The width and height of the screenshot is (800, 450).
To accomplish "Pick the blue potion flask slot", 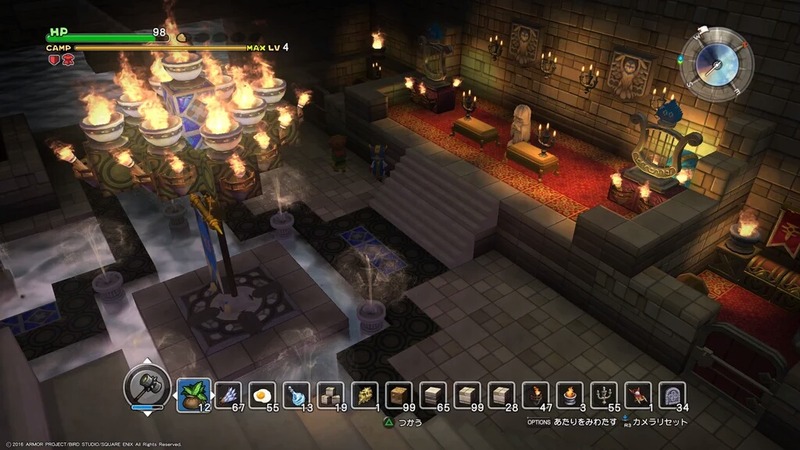I will click(x=296, y=396).
